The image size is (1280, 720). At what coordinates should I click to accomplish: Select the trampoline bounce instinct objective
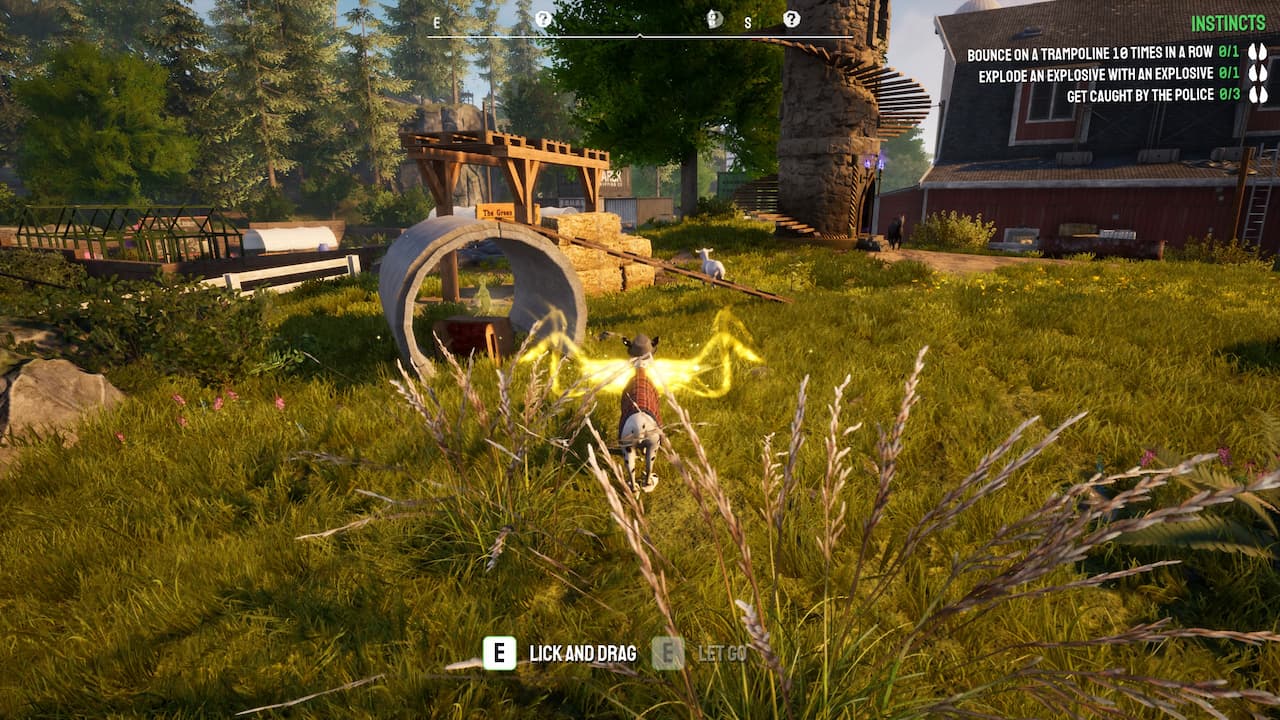pyautogui.click(x=1089, y=52)
